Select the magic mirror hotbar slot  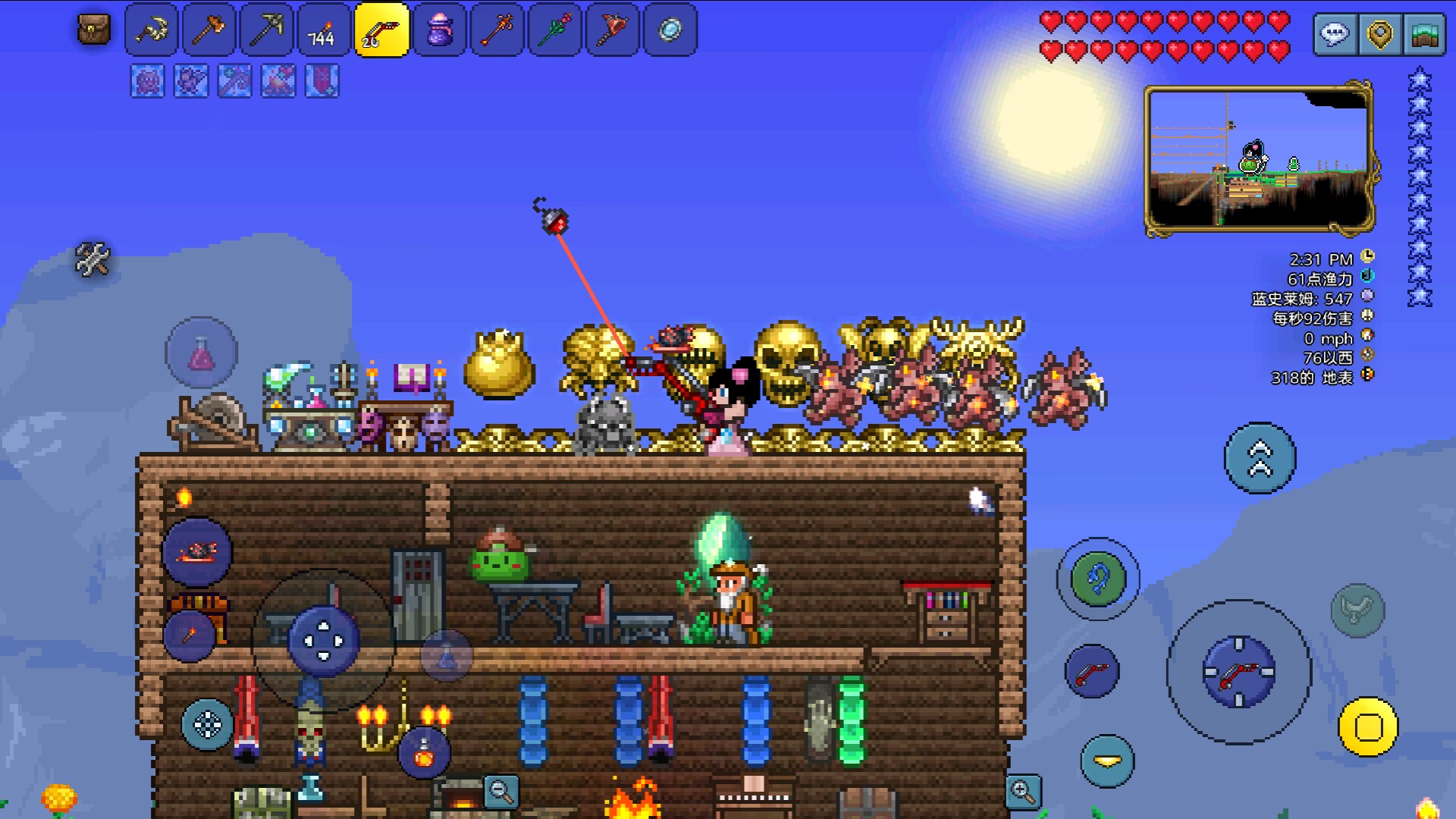(x=670, y=30)
